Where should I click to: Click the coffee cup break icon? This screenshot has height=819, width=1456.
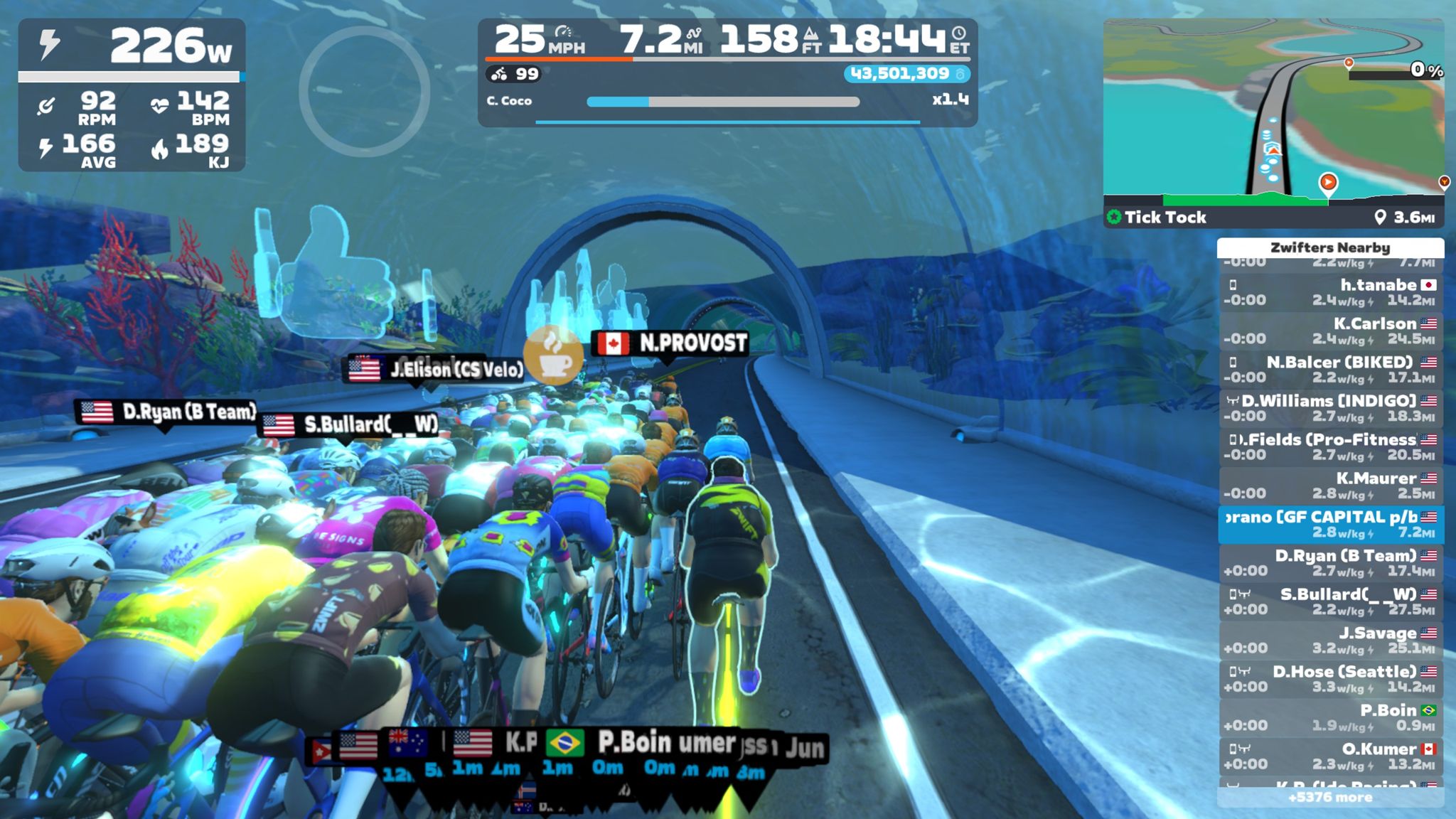coord(552,354)
